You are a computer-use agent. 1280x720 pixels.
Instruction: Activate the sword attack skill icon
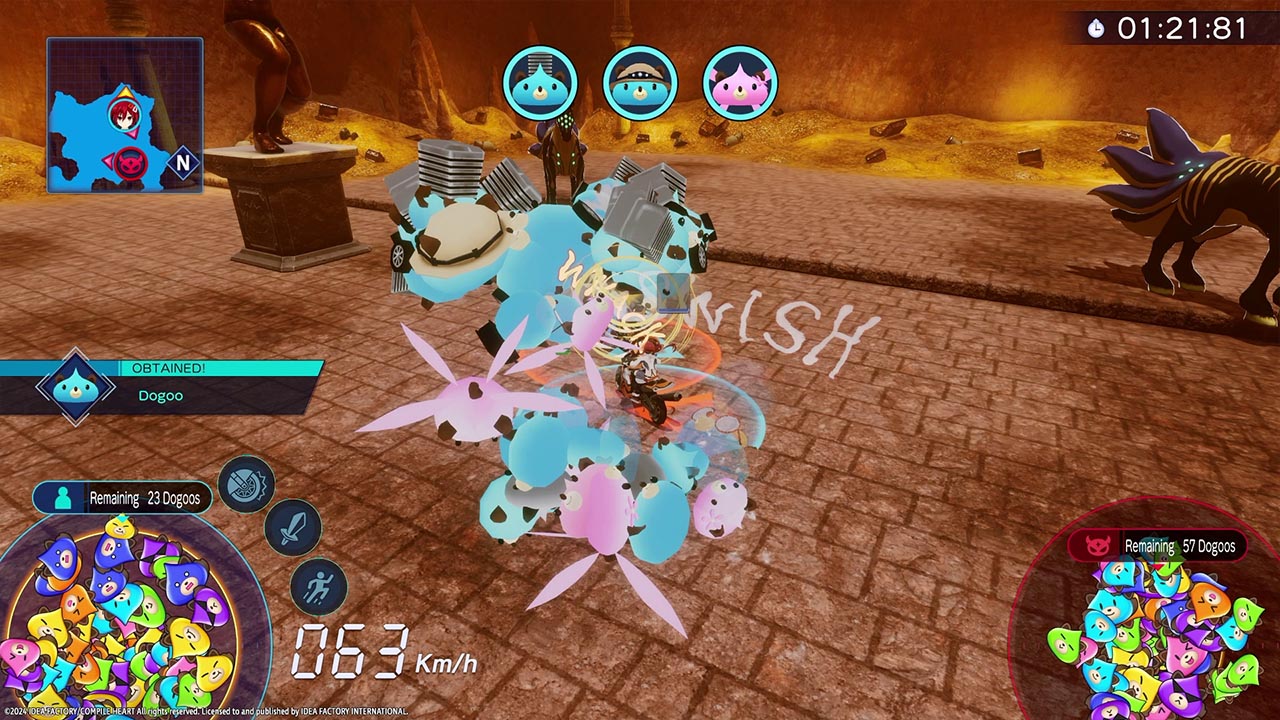(292, 529)
